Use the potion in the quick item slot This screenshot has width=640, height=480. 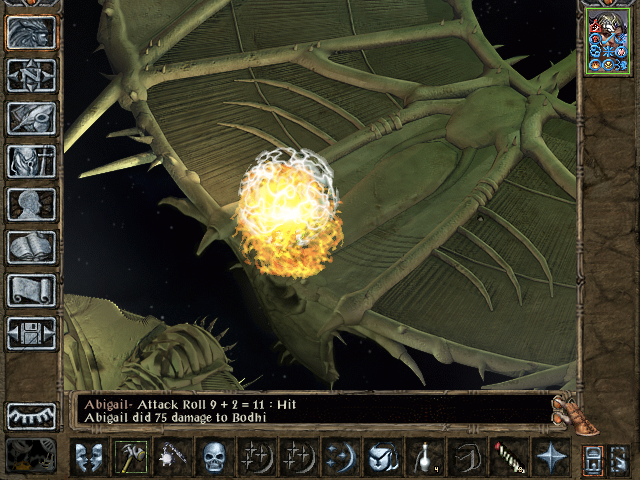pos(423,457)
